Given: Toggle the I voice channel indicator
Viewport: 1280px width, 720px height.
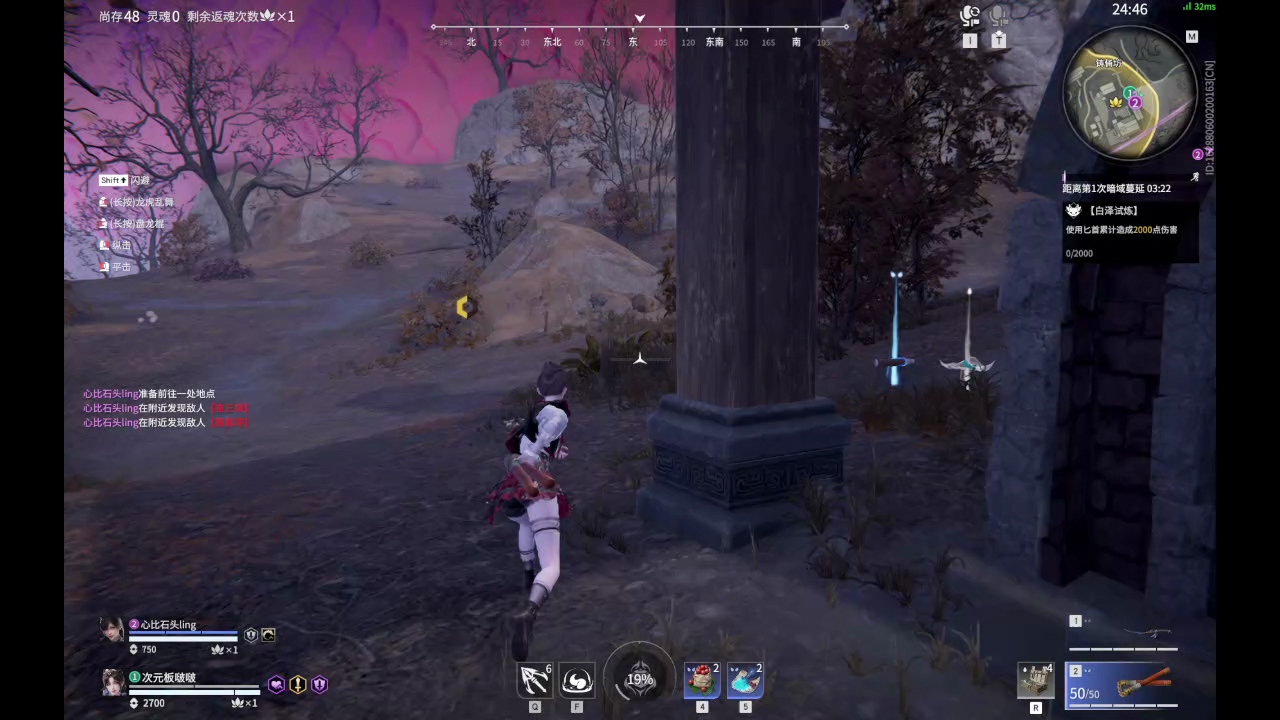Looking at the screenshot, I should click(x=969, y=40).
